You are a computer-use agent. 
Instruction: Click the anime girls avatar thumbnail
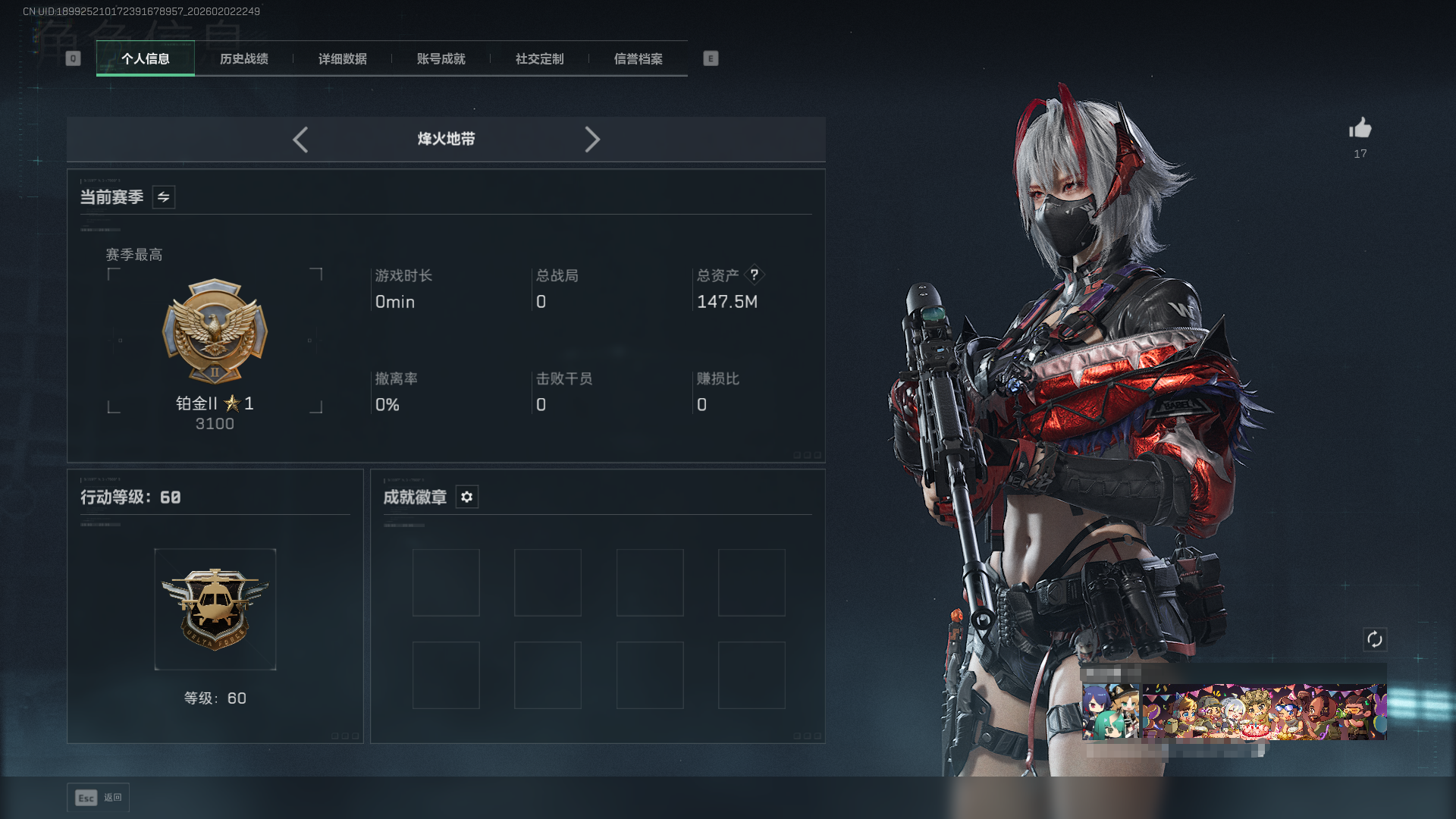click(1110, 711)
